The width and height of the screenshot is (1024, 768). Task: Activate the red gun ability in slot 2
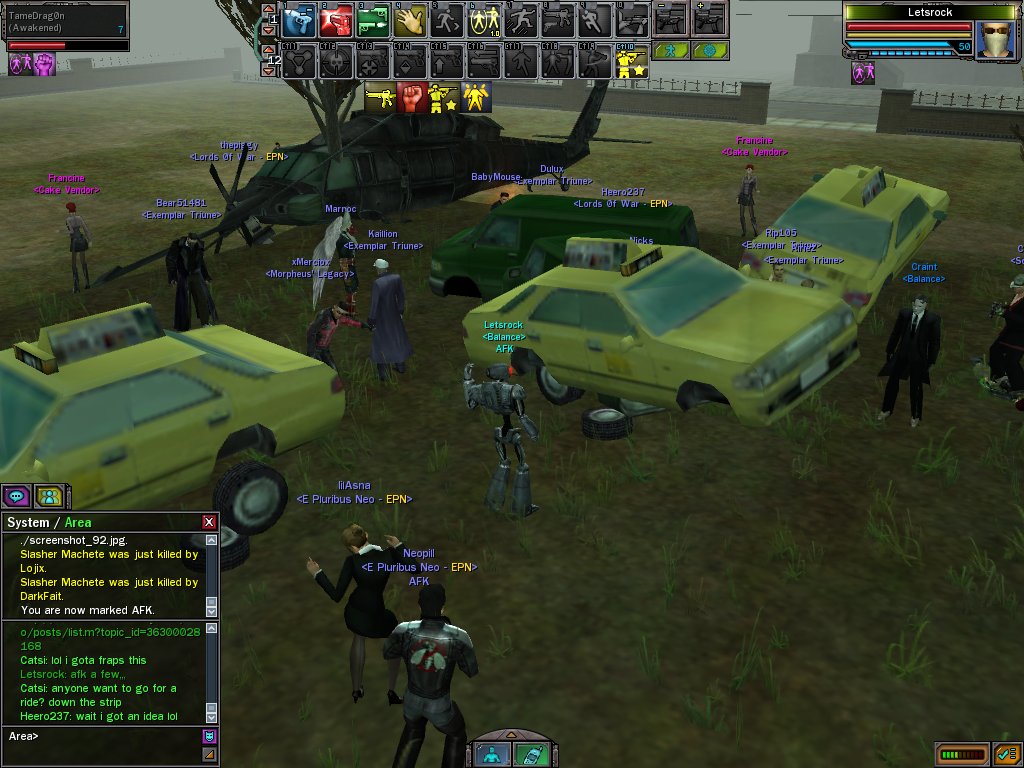(335, 19)
